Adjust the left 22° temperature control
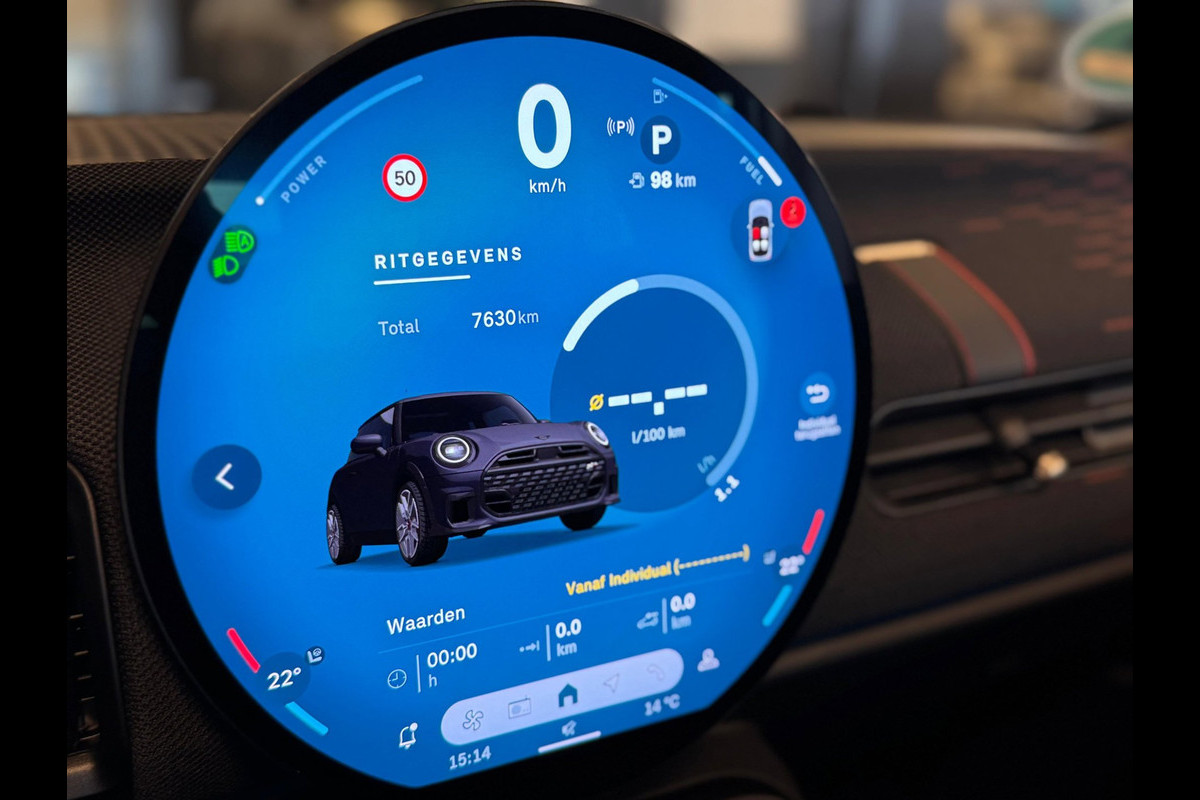The height and width of the screenshot is (800, 1200). pos(284,680)
